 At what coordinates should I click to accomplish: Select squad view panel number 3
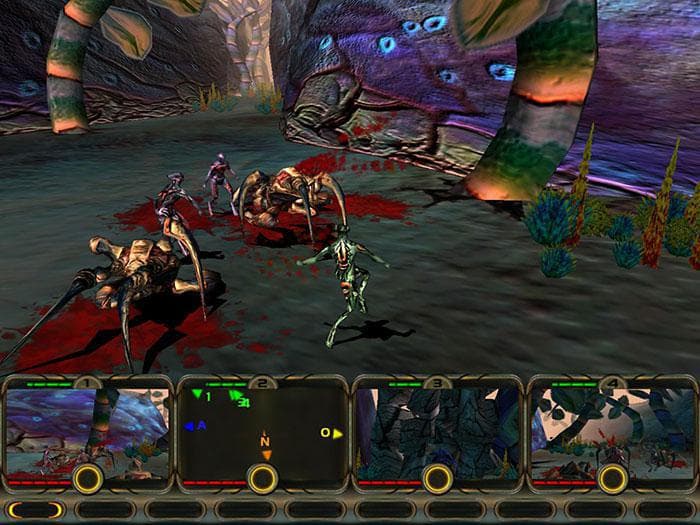point(436,430)
